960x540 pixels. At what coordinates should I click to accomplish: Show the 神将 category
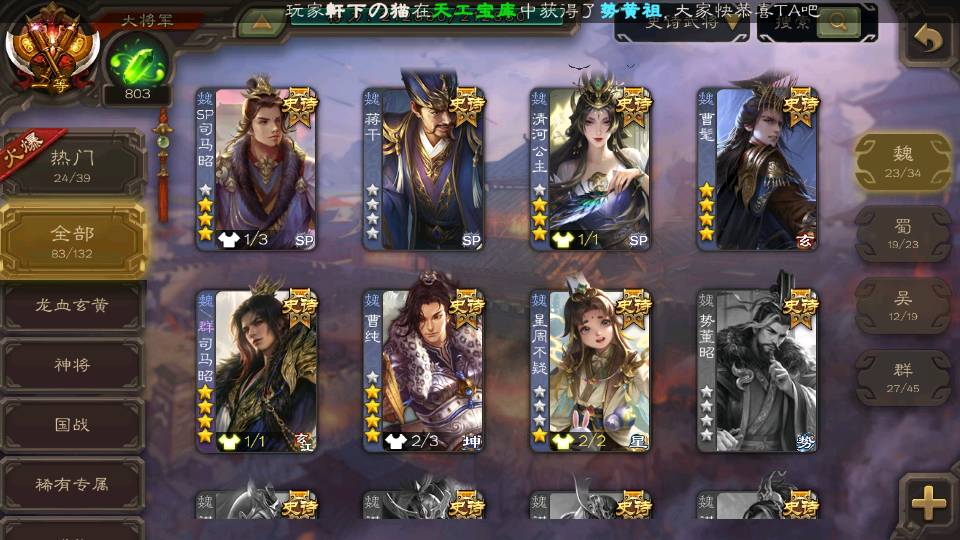[72, 365]
